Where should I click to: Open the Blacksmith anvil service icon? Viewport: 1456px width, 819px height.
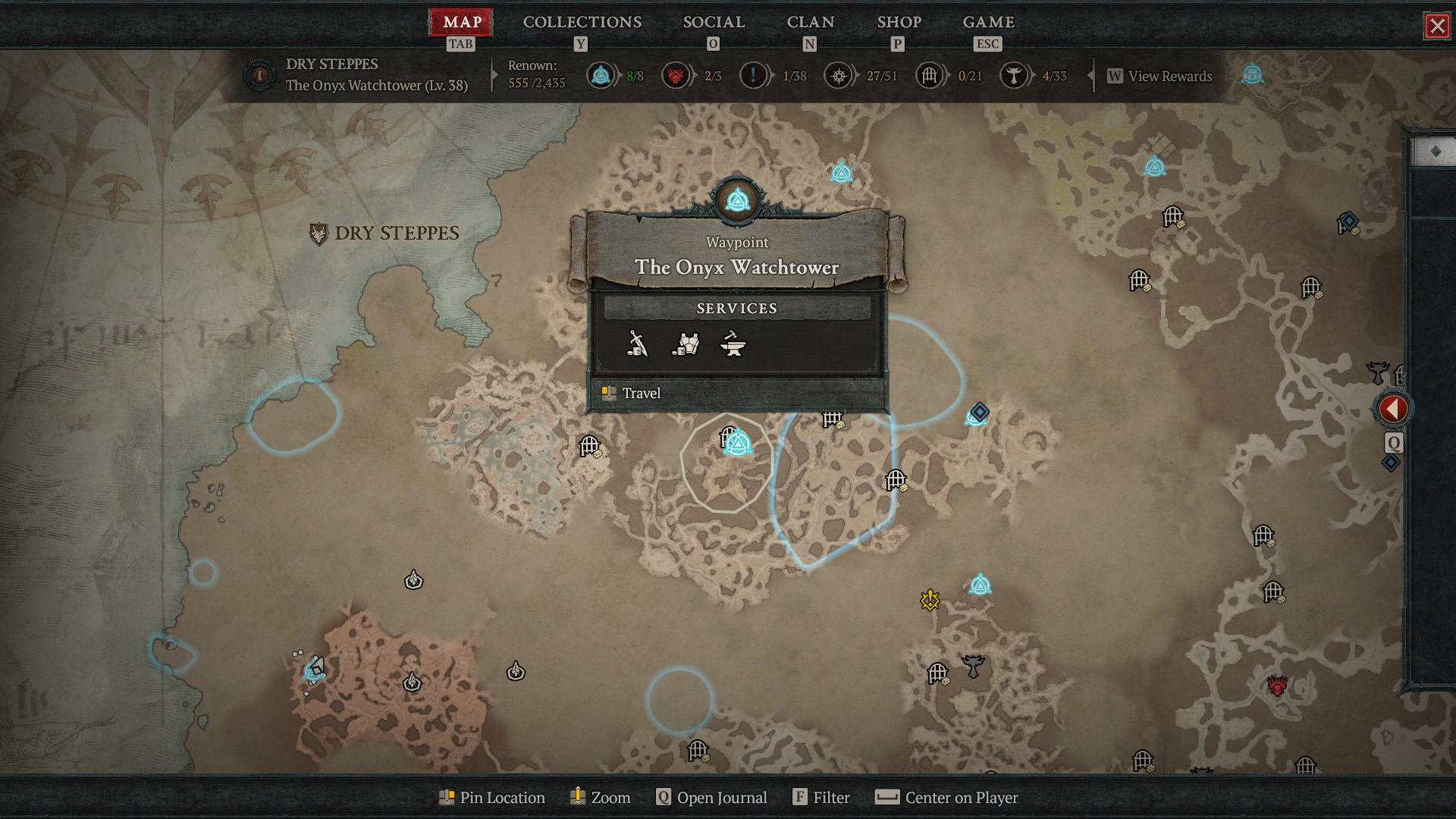click(733, 345)
